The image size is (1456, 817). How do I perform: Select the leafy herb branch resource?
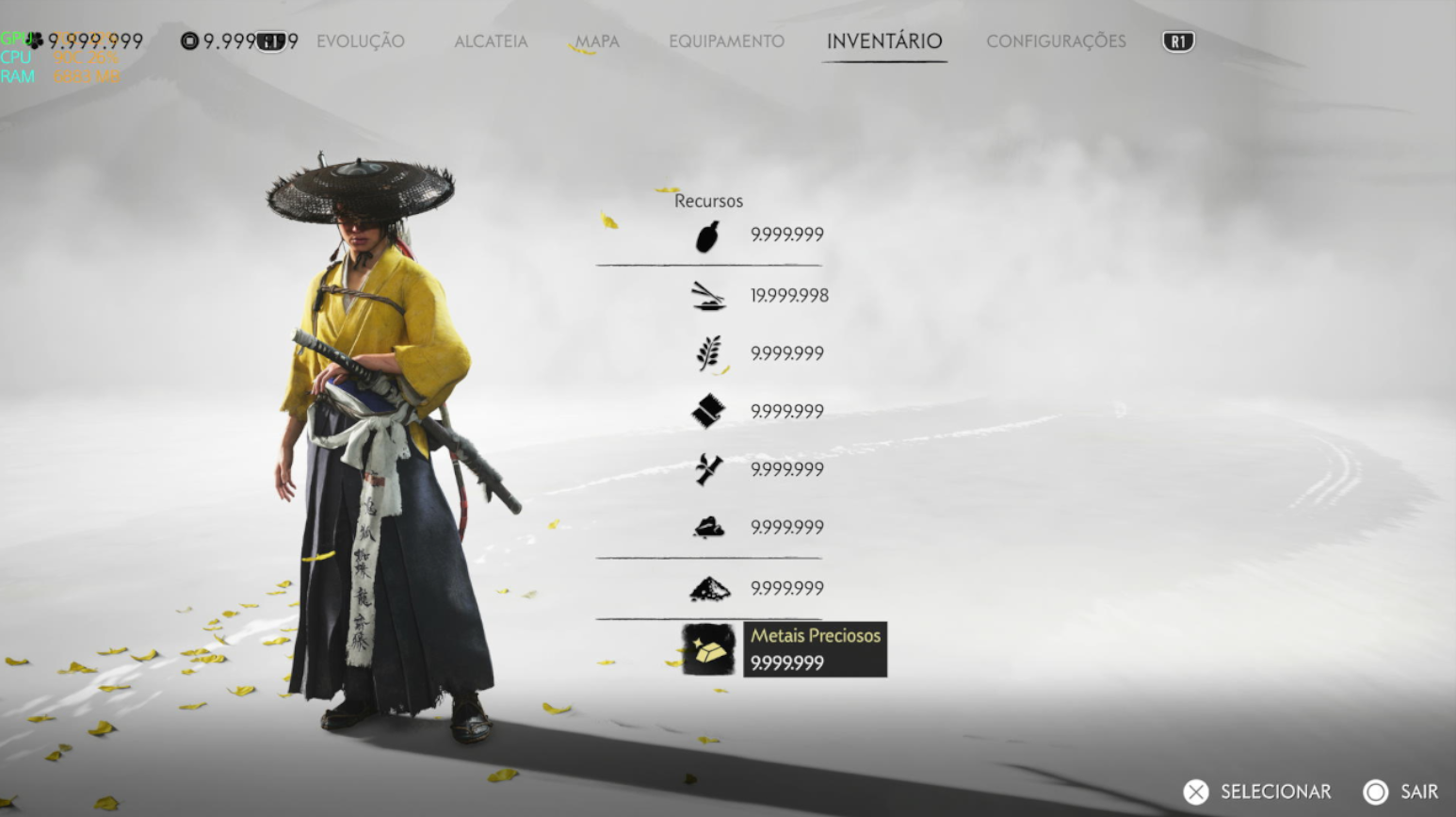click(x=708, y=353)
